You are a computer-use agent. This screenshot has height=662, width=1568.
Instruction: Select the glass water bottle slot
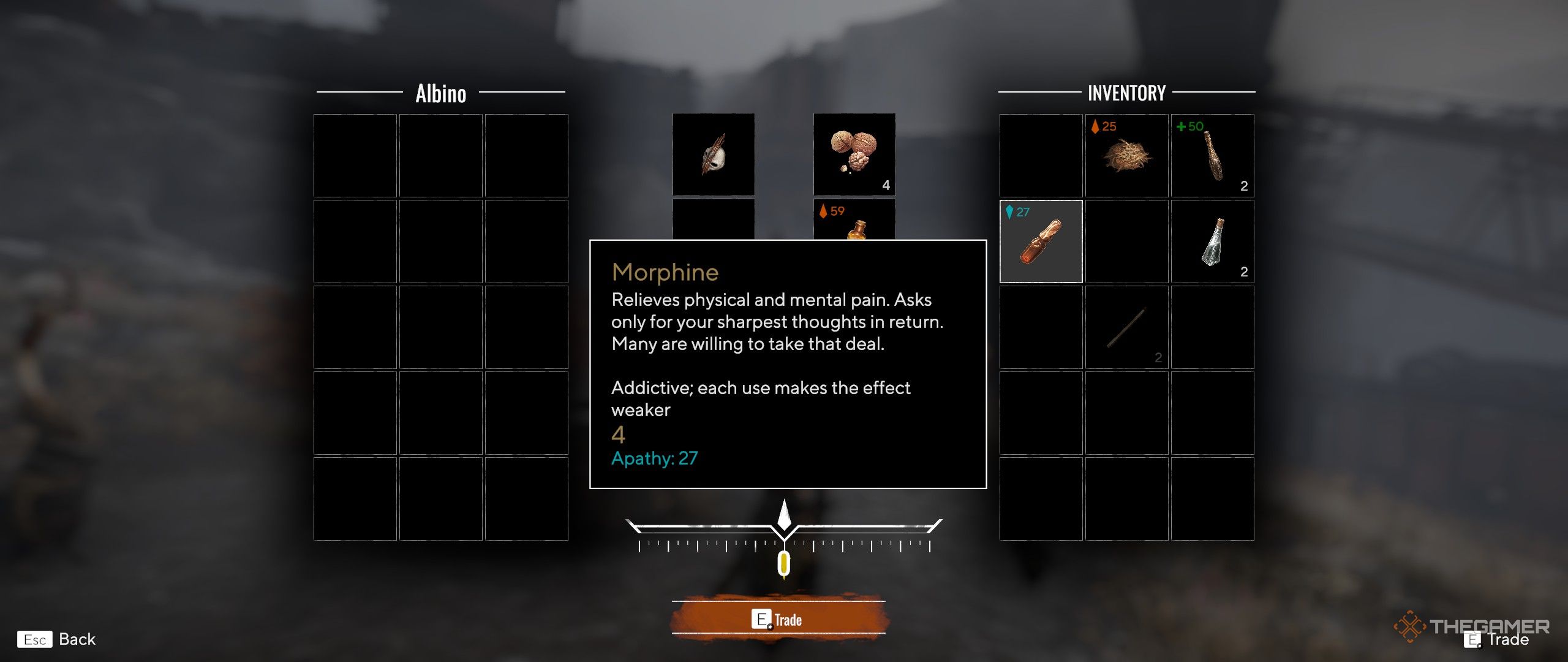(x=1212, y=242)
